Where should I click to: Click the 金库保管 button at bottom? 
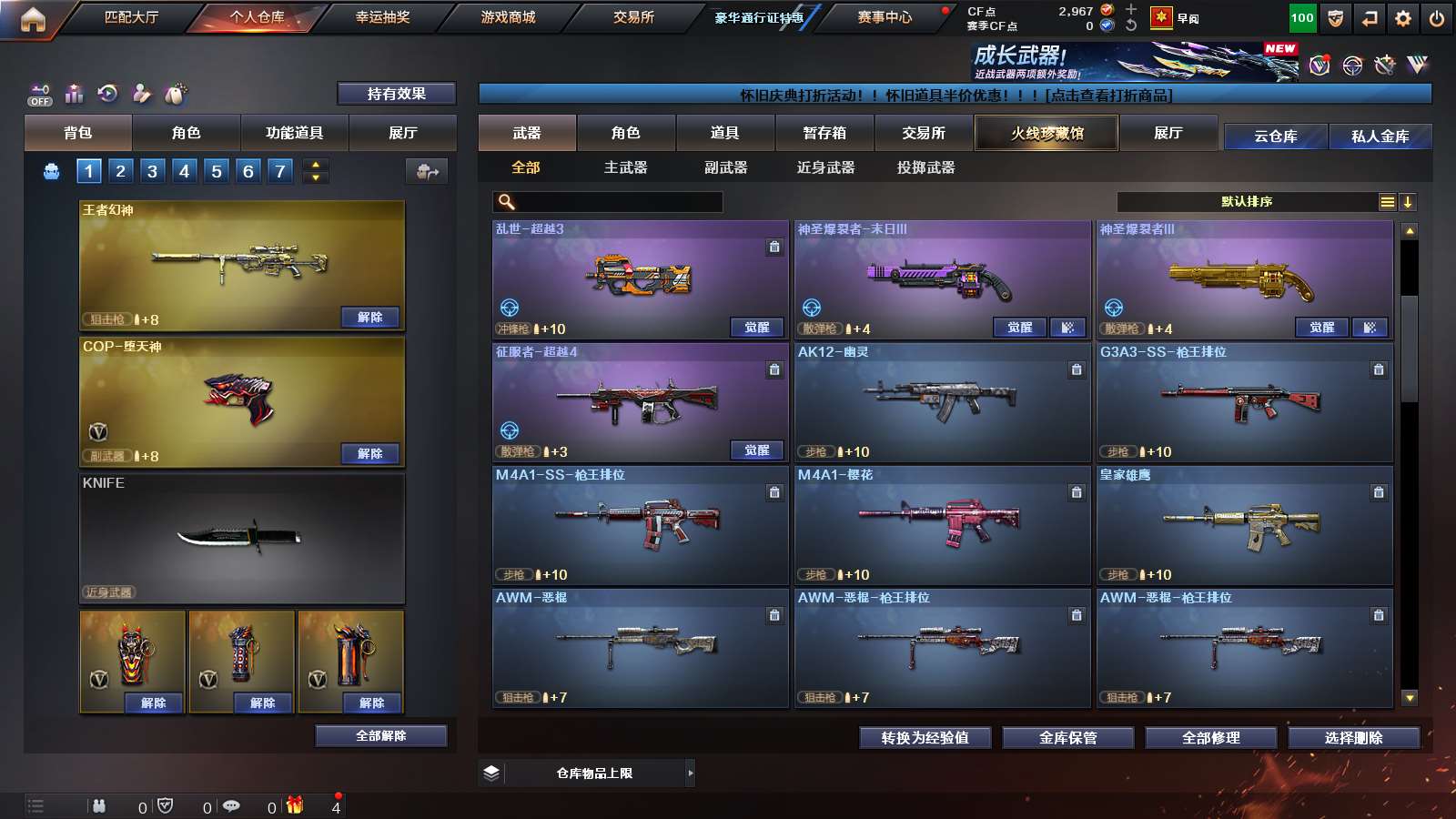click(x=1067, y=738)
